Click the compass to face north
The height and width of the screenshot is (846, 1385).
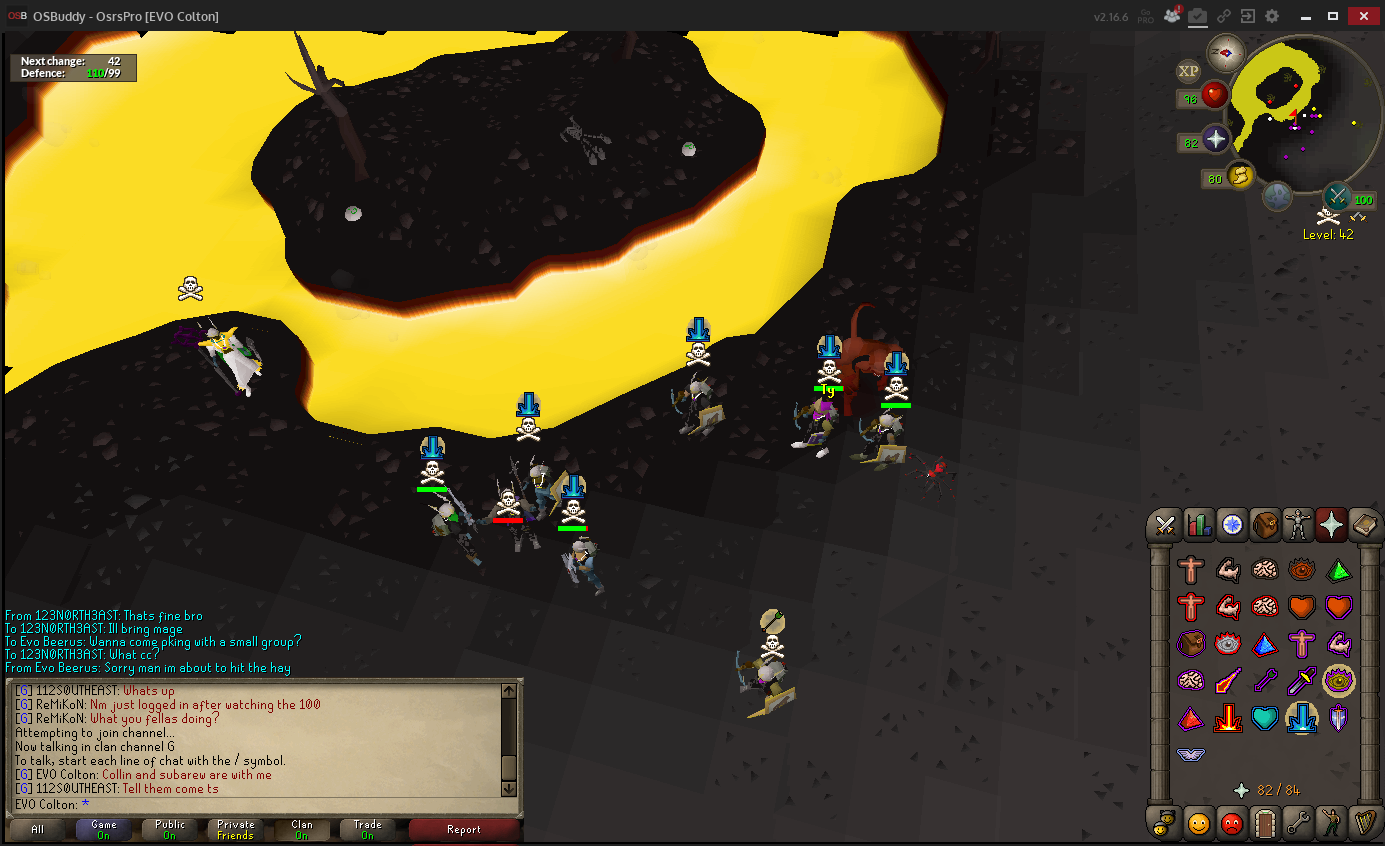pyautogui.click(x=1225, y=52)
